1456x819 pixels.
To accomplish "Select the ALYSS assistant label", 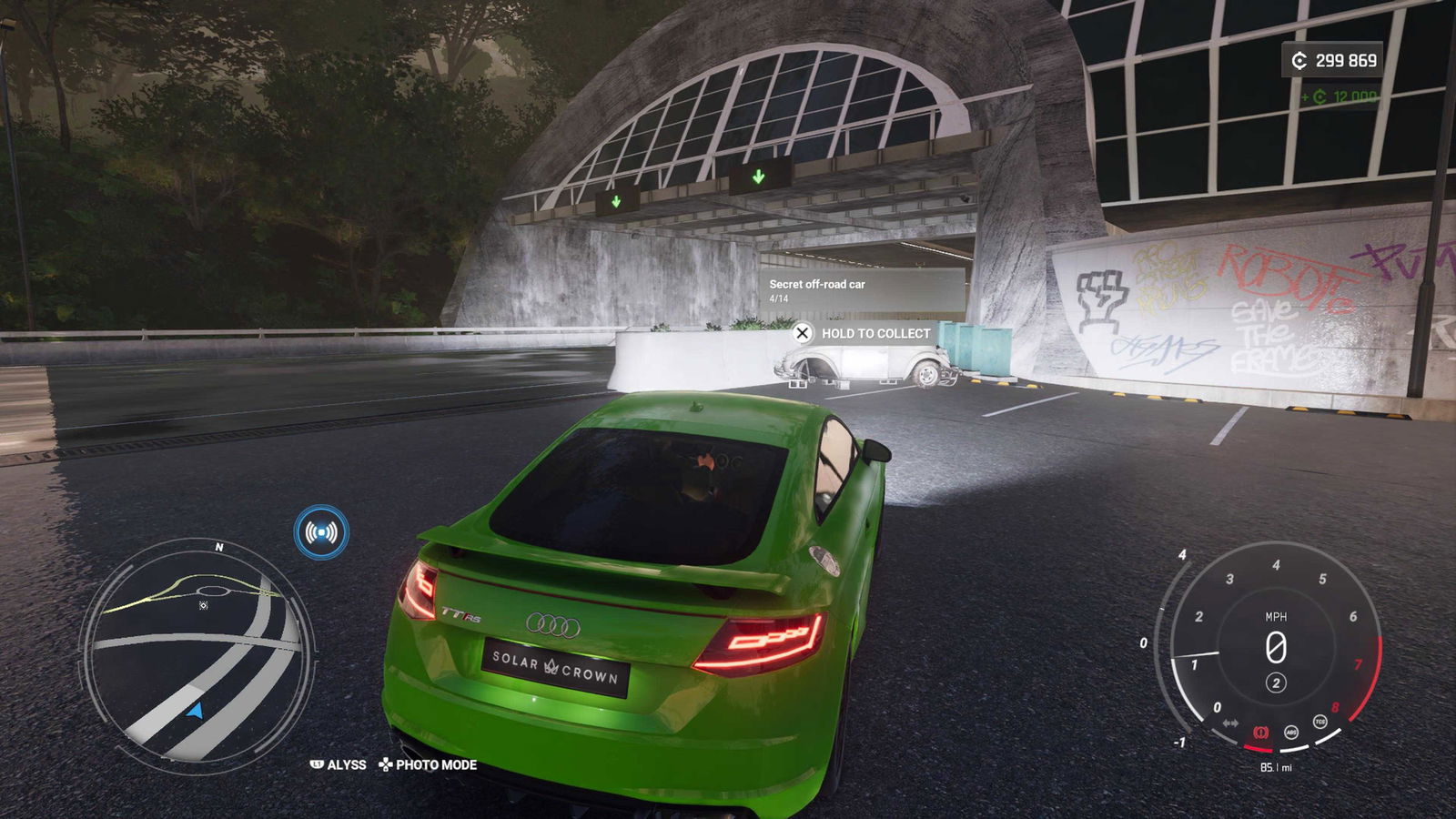I will click(x=339, y=765).
